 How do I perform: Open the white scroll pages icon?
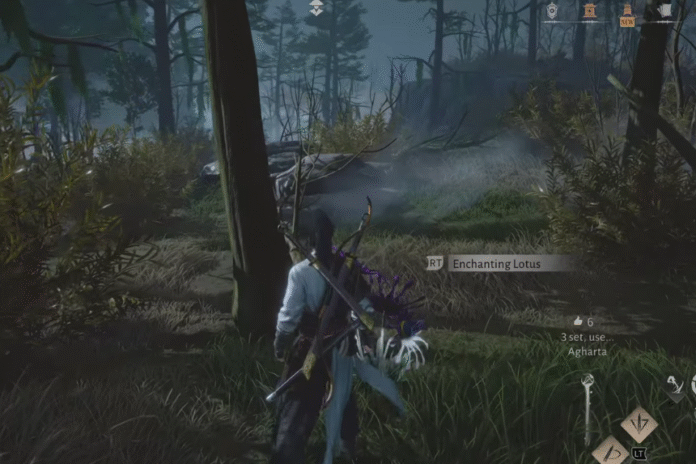[x=665, y=11]
